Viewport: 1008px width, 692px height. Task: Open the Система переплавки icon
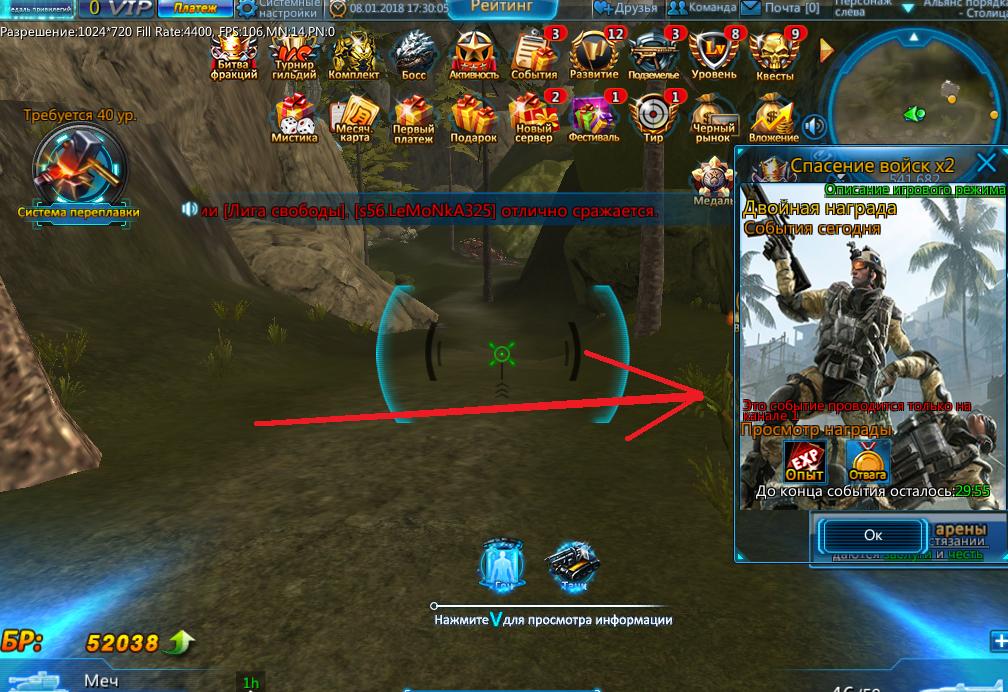pos(79,167)
